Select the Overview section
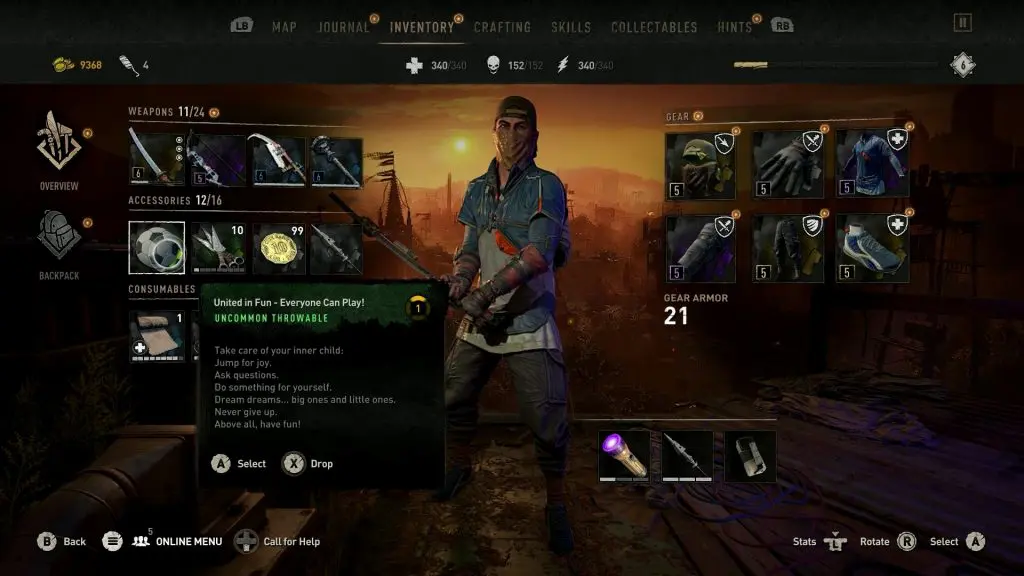 pyautogui.click(x=59, y=151)
